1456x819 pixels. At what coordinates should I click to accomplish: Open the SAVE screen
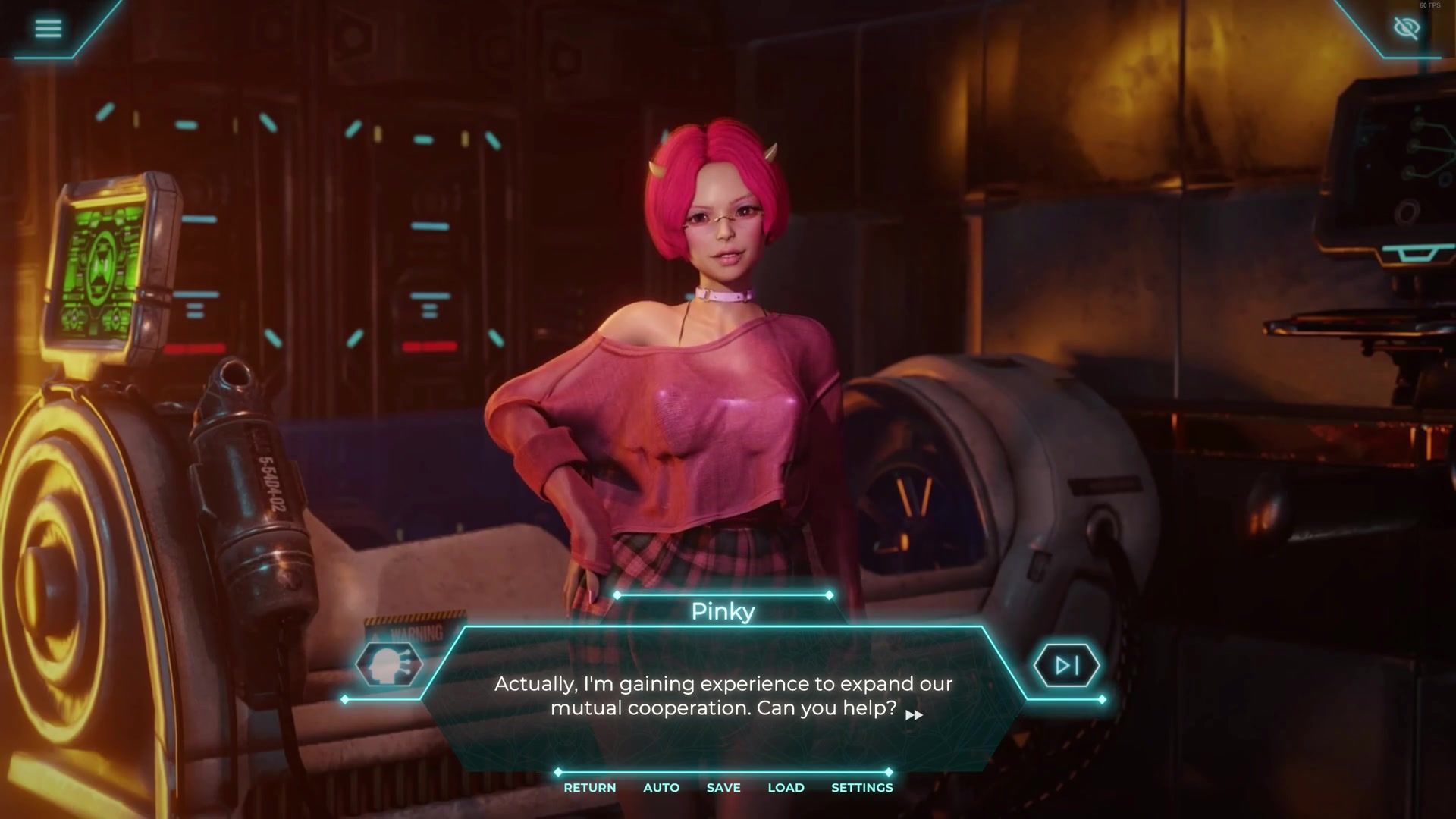(723, 788)
